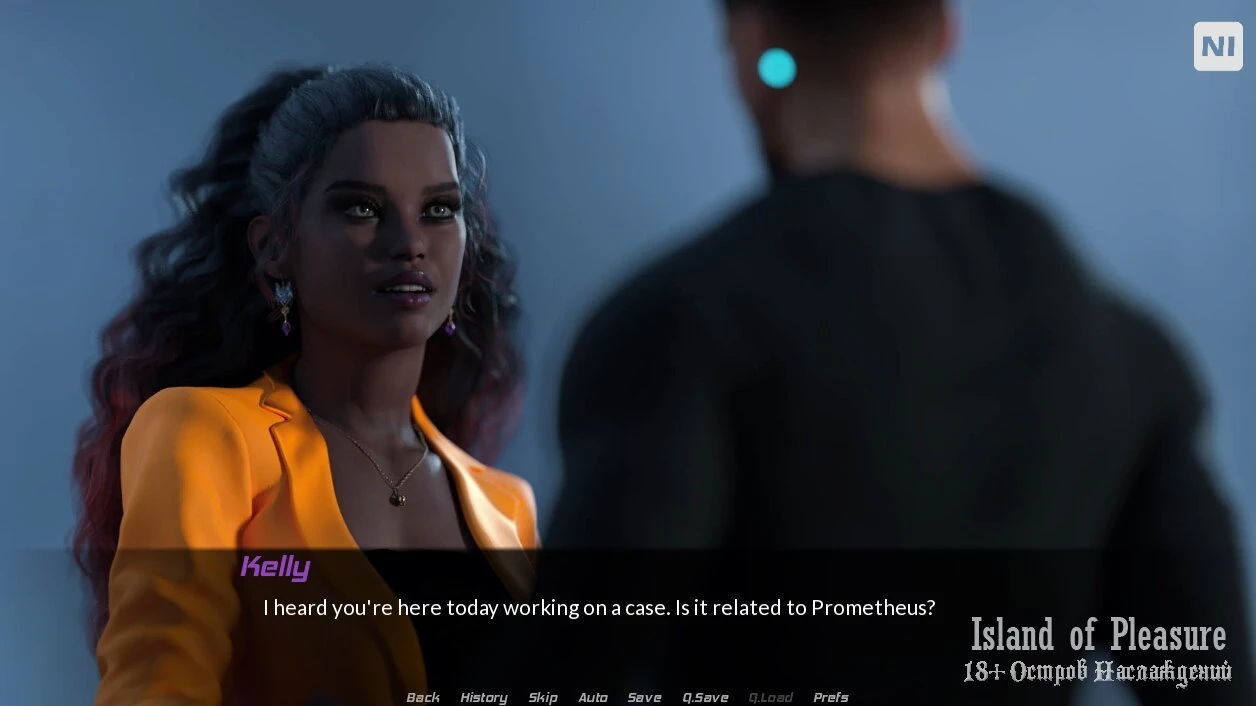This screenshot has height=706, width=1256.
Task: Open Prefs settings menu
Action: 831,697
